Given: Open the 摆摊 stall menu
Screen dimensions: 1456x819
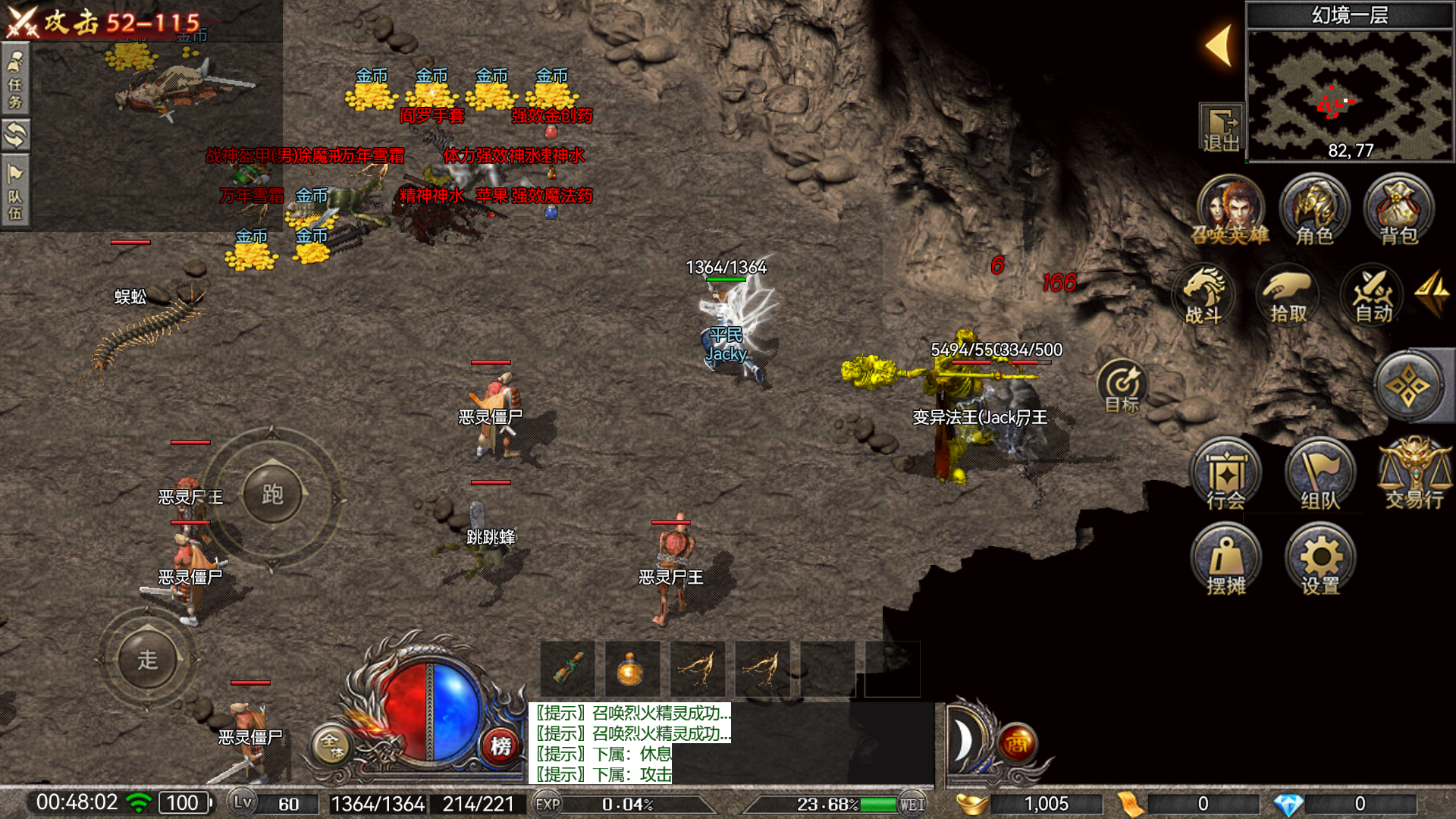Looking at the screenshot, I should (1225, 563).
